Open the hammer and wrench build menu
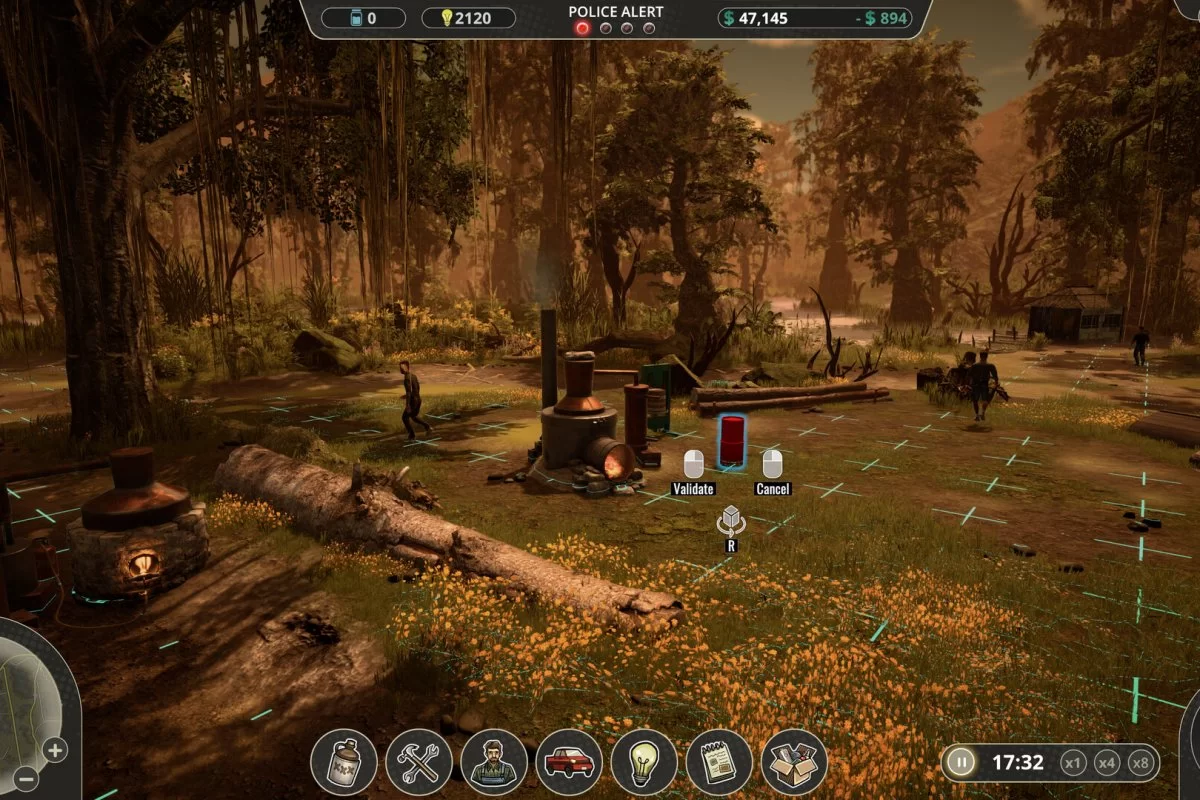The height and width of the screenshot is (800, 1200). [x=419, y=762]
